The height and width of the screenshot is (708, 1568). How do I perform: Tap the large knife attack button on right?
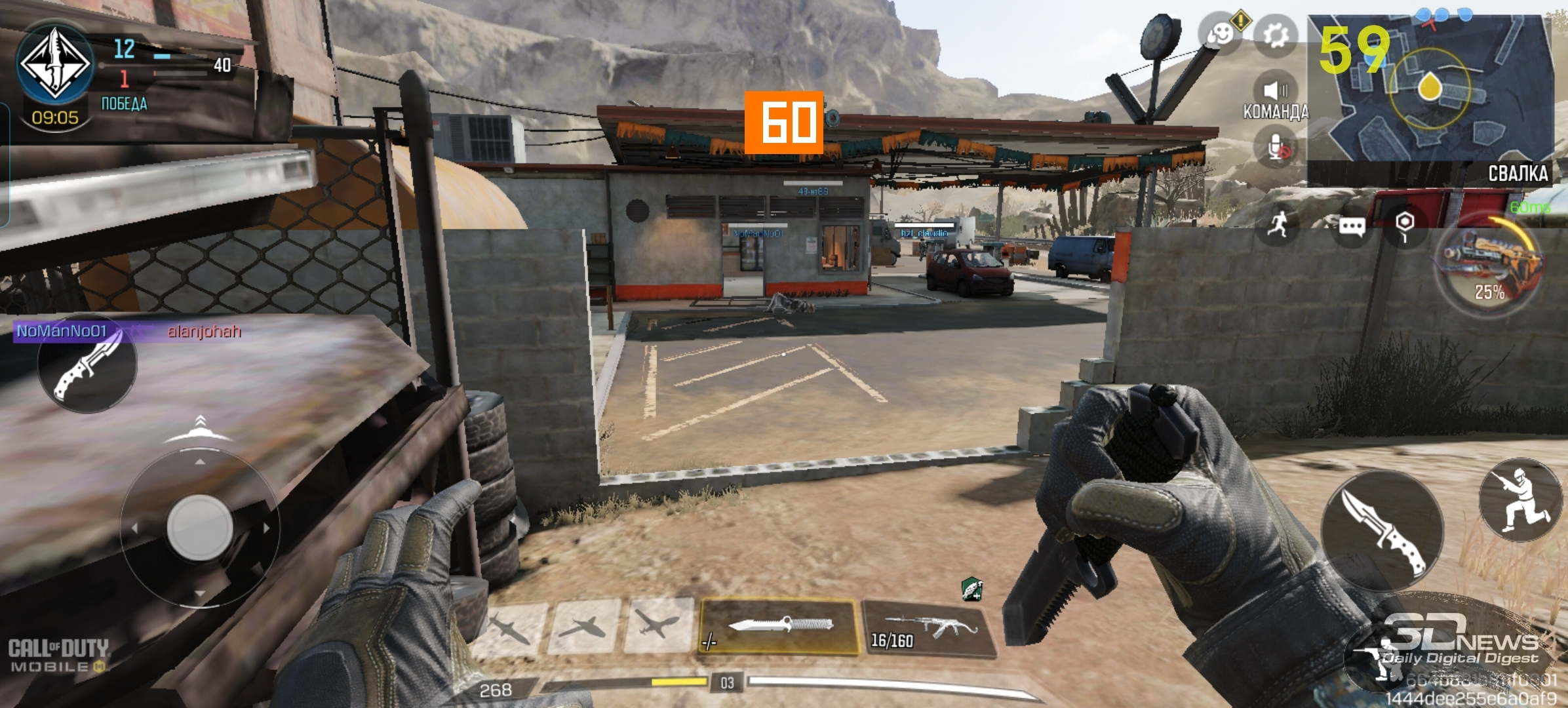[1382, 531]
